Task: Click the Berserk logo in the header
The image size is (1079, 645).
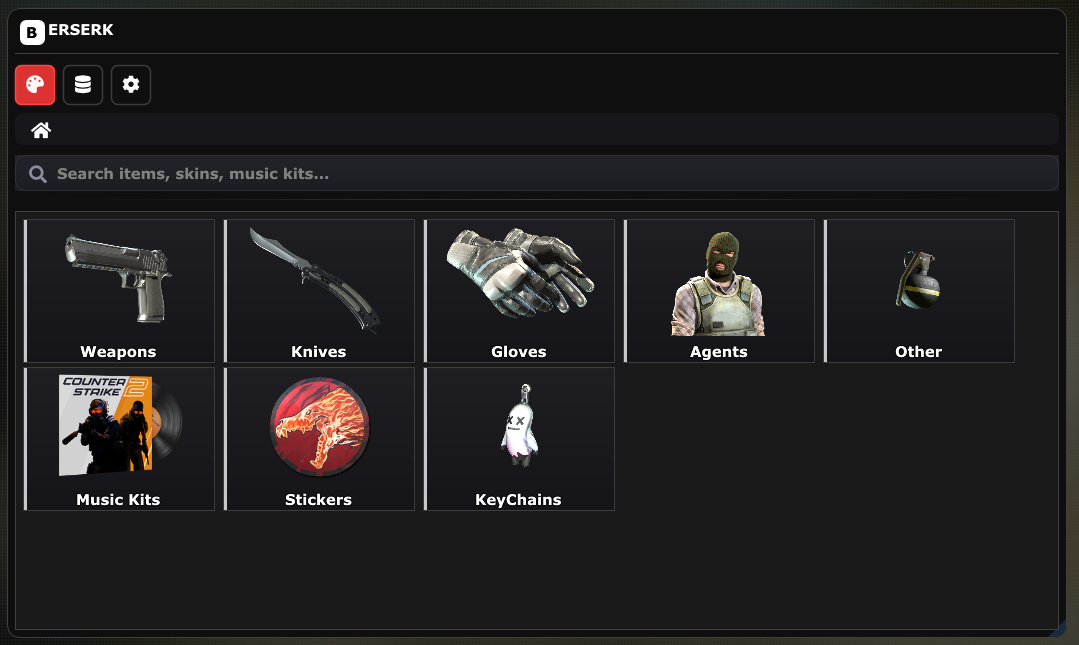Action: click(67, 31)
